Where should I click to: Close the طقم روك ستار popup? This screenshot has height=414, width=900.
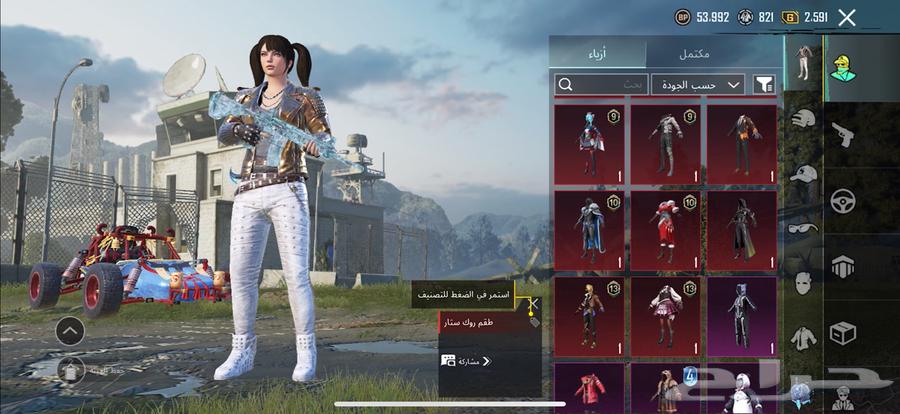point(534,303)
